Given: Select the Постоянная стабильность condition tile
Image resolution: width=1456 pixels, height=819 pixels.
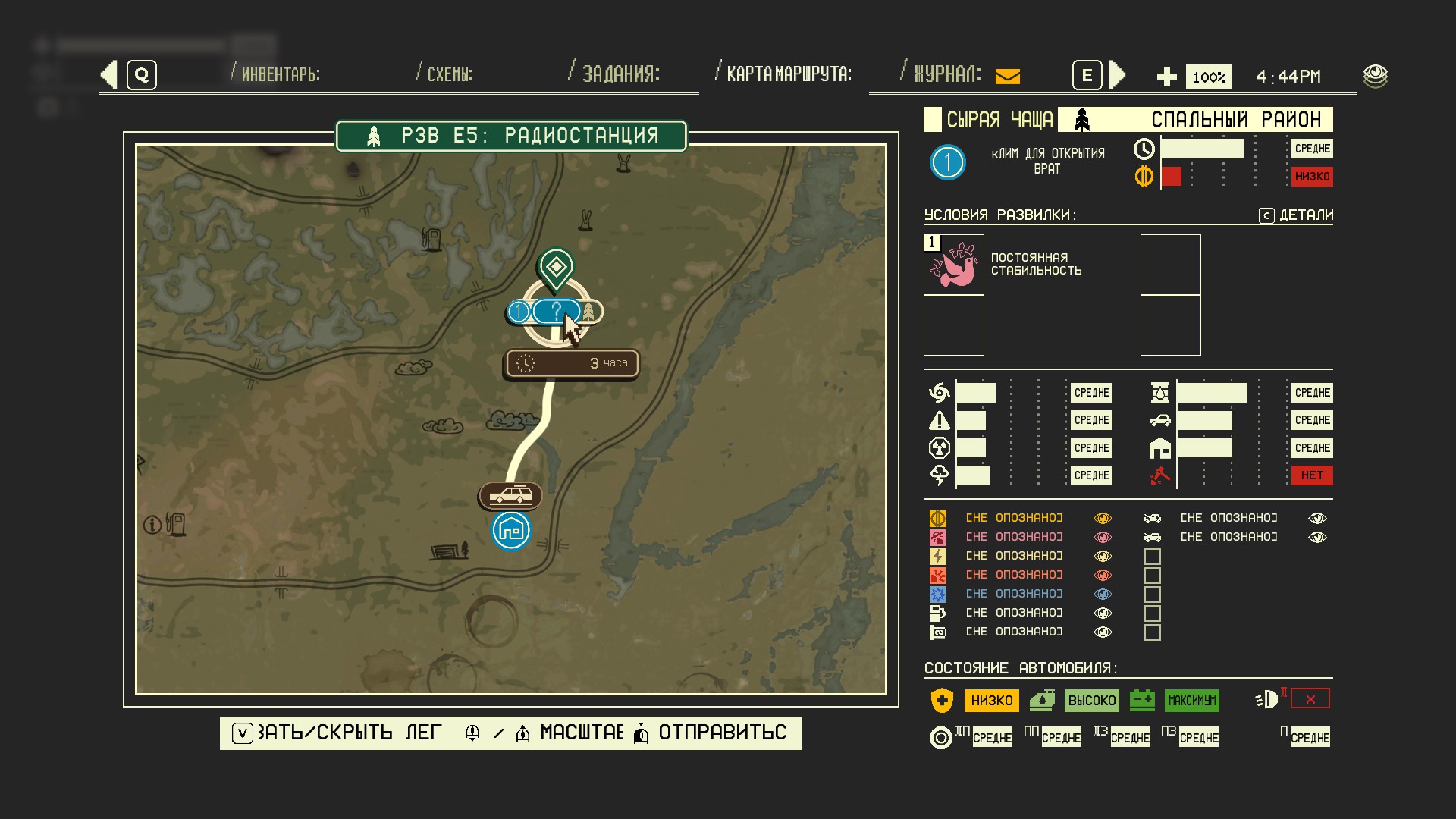Looking at the screenshot, I should 954,265.
